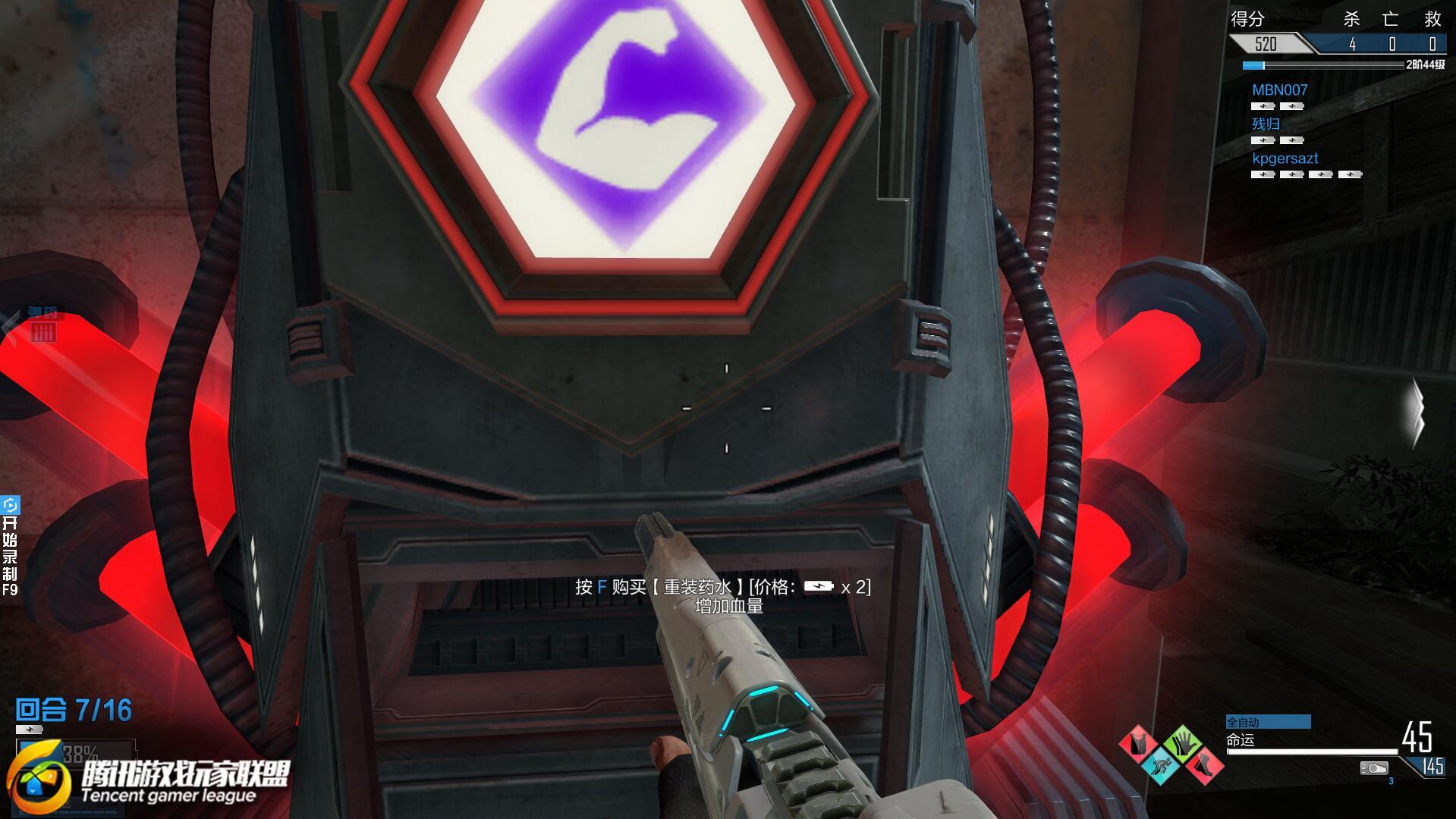Select player kpgersazt in the team list
Screen dimensions: 1456x819
[x=1285, y=158]
